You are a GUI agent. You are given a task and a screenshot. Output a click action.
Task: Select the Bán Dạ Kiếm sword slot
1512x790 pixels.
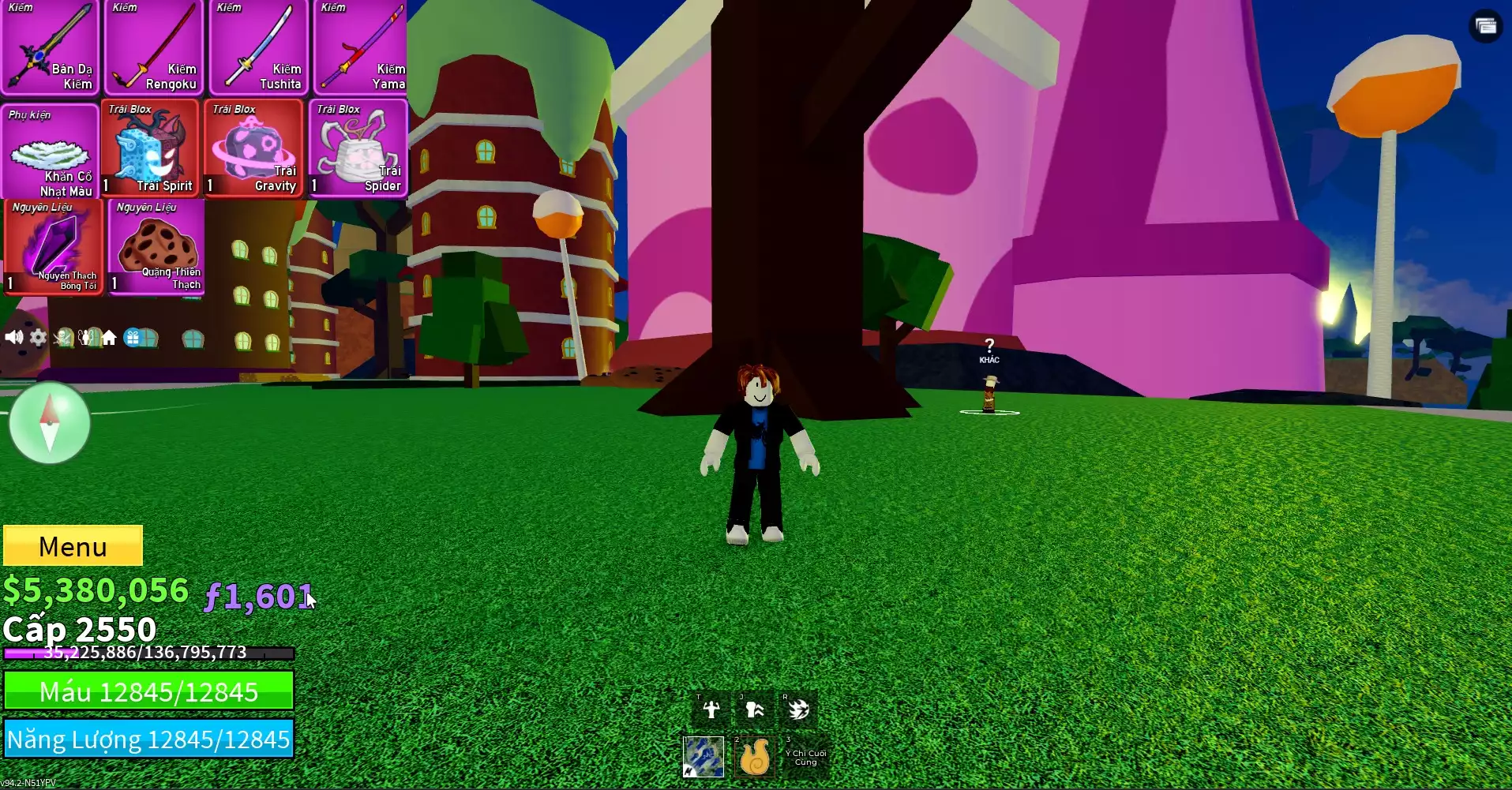(x=50, y=47)
